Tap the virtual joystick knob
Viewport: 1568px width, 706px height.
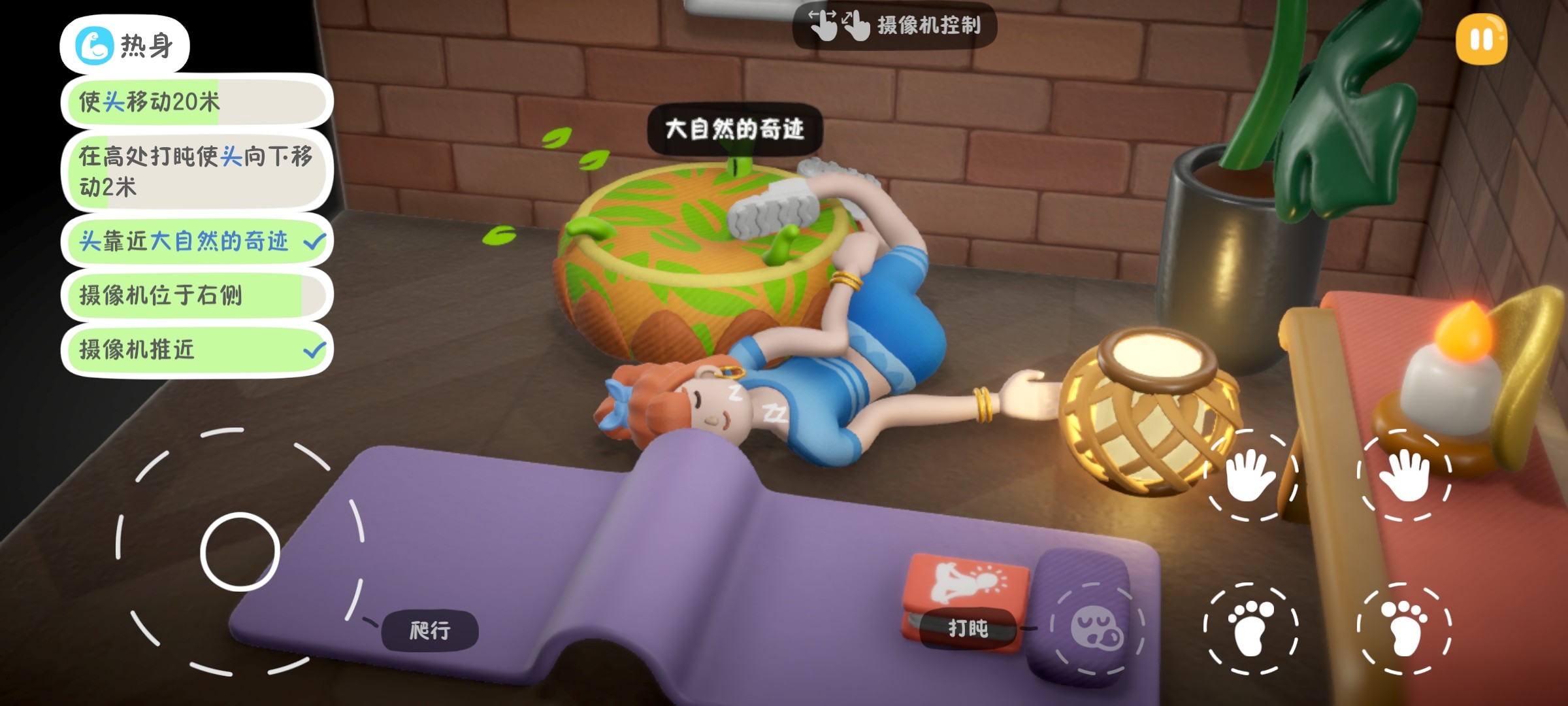tap(240, 552)
